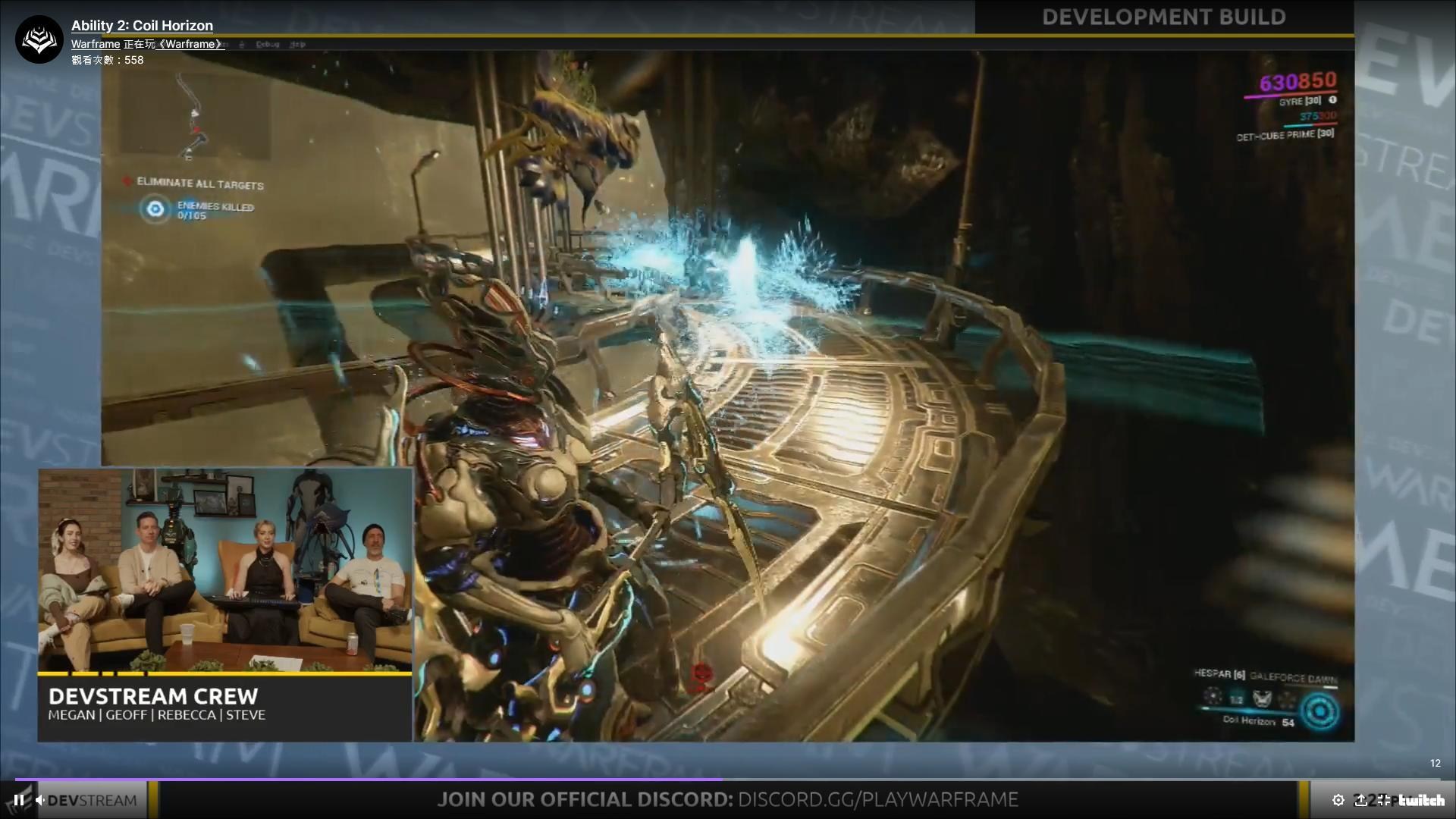Mute the stream audio with the speaker icon
Image resolution: width=1456 pixels, height=819 pixels.
(40, 800)
